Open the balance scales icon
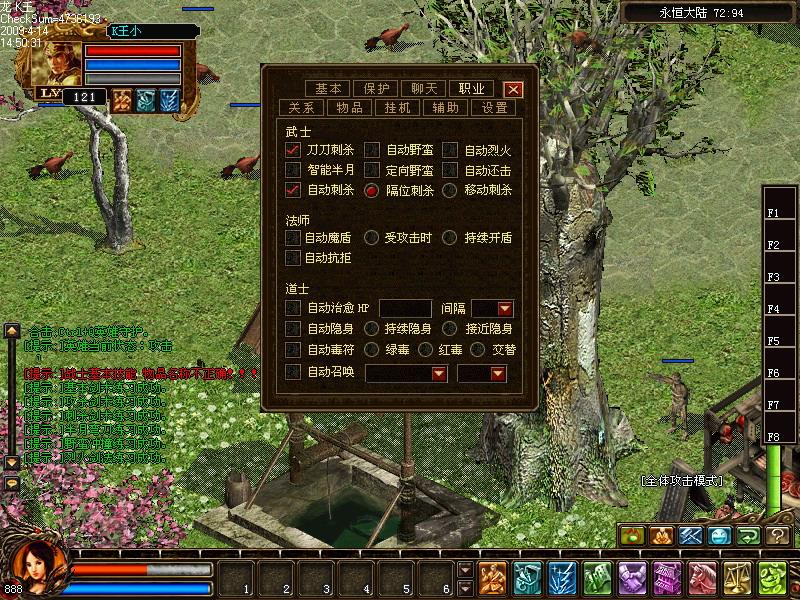Viewport: 800px width, 600px height. tap(741, 577)
